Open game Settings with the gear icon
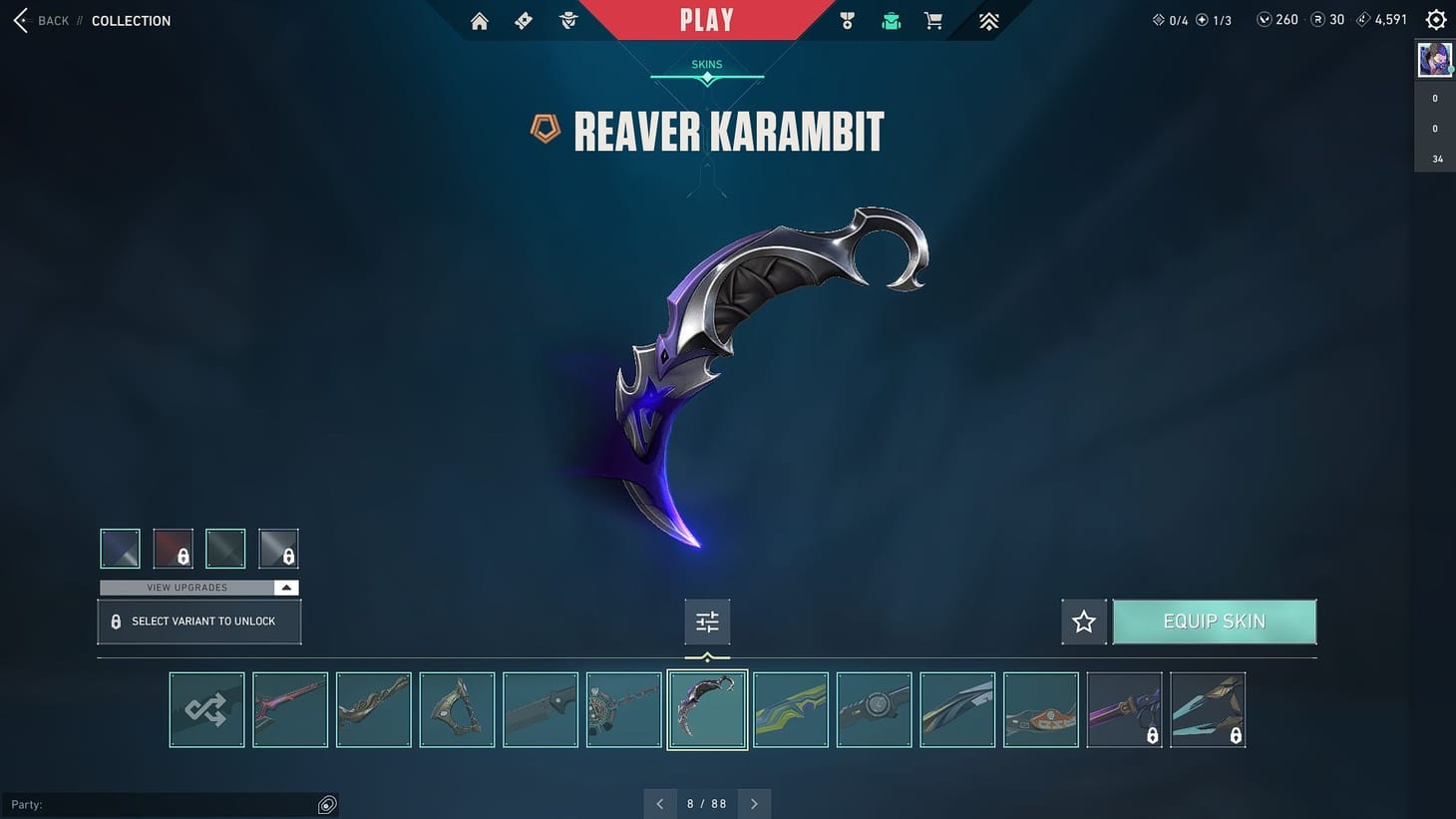 pos(1435,19)
